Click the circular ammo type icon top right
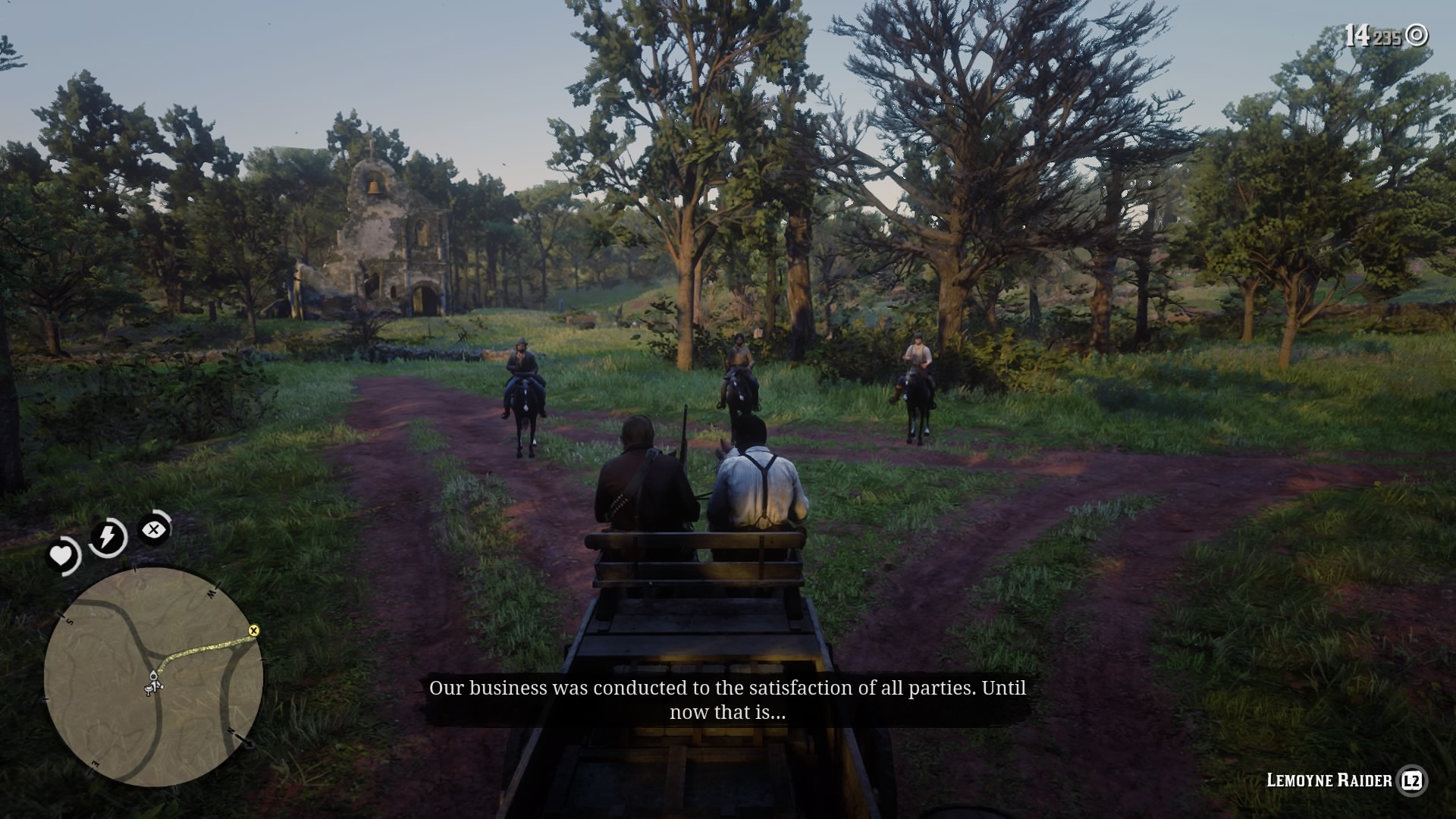The width and height of the screenshot is (1456, 819). coord(1416,34)
